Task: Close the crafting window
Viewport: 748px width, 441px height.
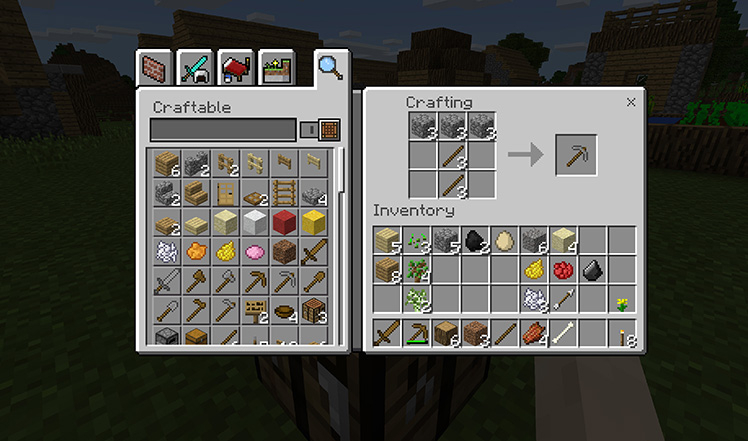Action: (x=631, y=102)
